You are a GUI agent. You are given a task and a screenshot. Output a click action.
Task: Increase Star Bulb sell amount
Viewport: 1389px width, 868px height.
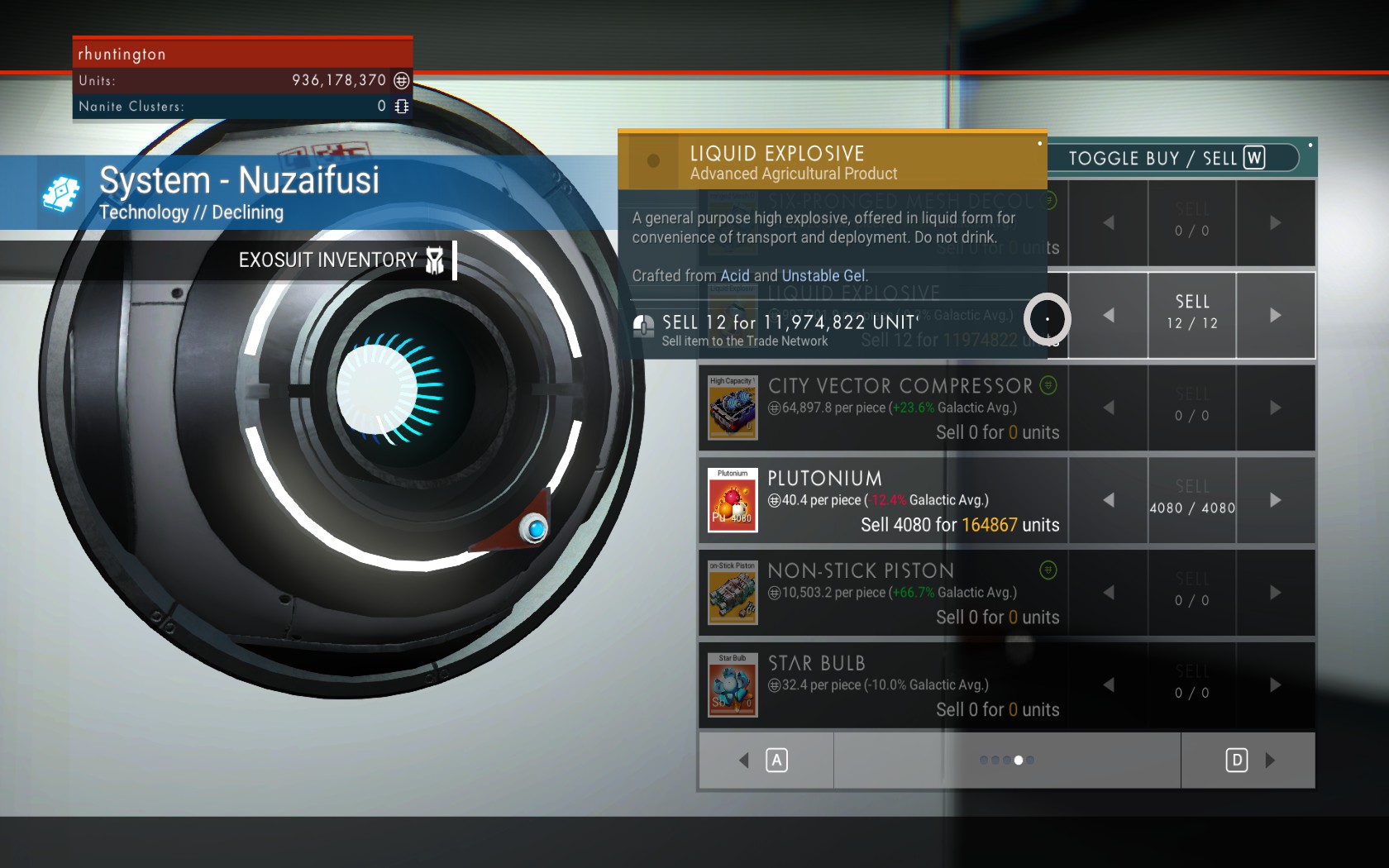coord(1275,685)
